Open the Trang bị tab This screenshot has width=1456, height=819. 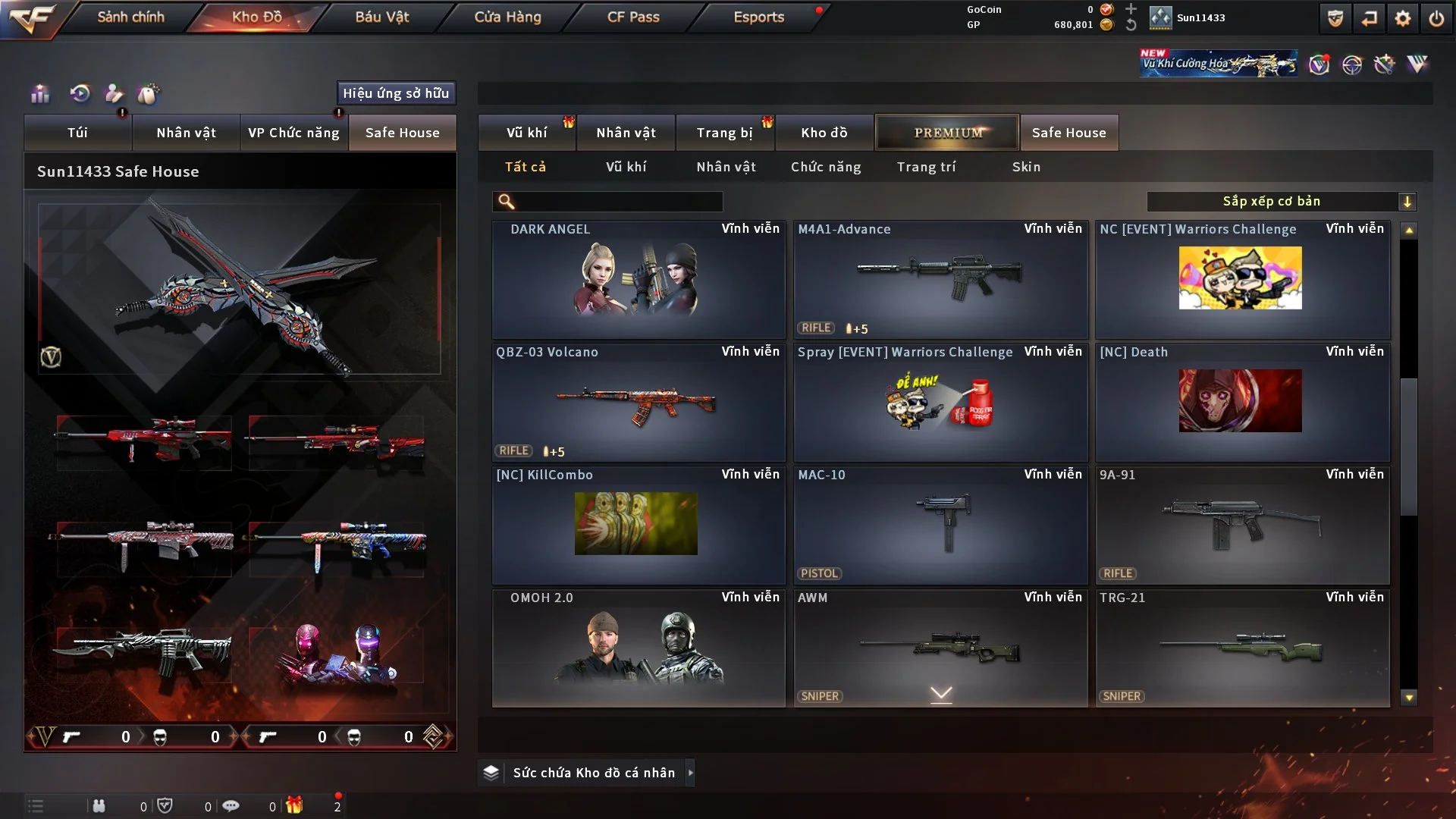pyautogui.click(x=724, y=133)
